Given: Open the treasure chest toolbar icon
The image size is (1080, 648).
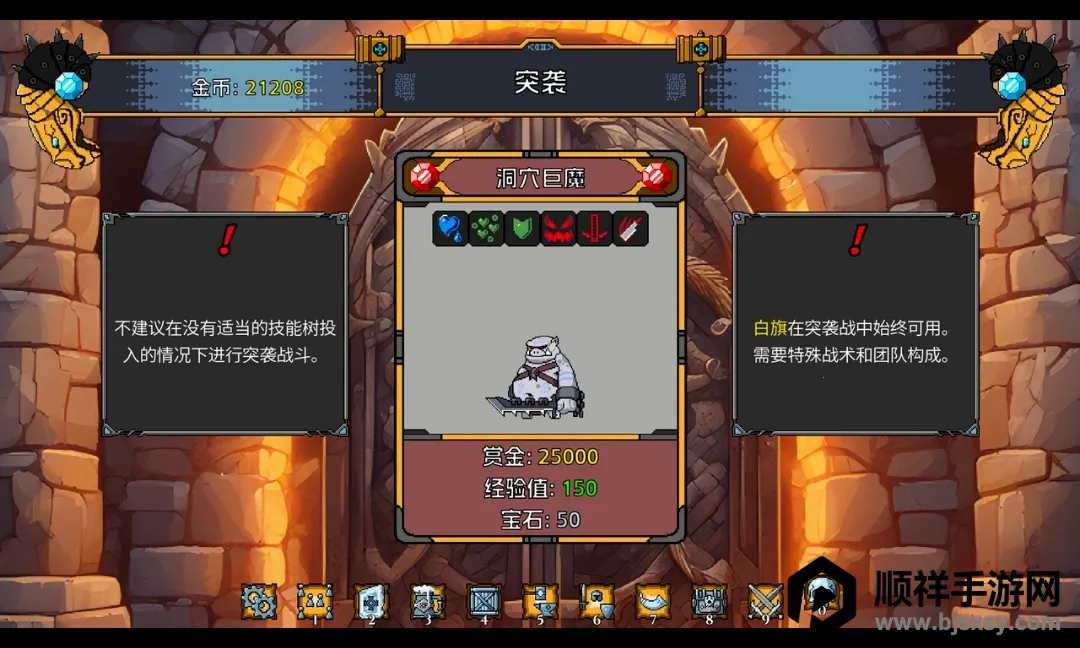Looking at the screenshot, I should tap(710, 601).
